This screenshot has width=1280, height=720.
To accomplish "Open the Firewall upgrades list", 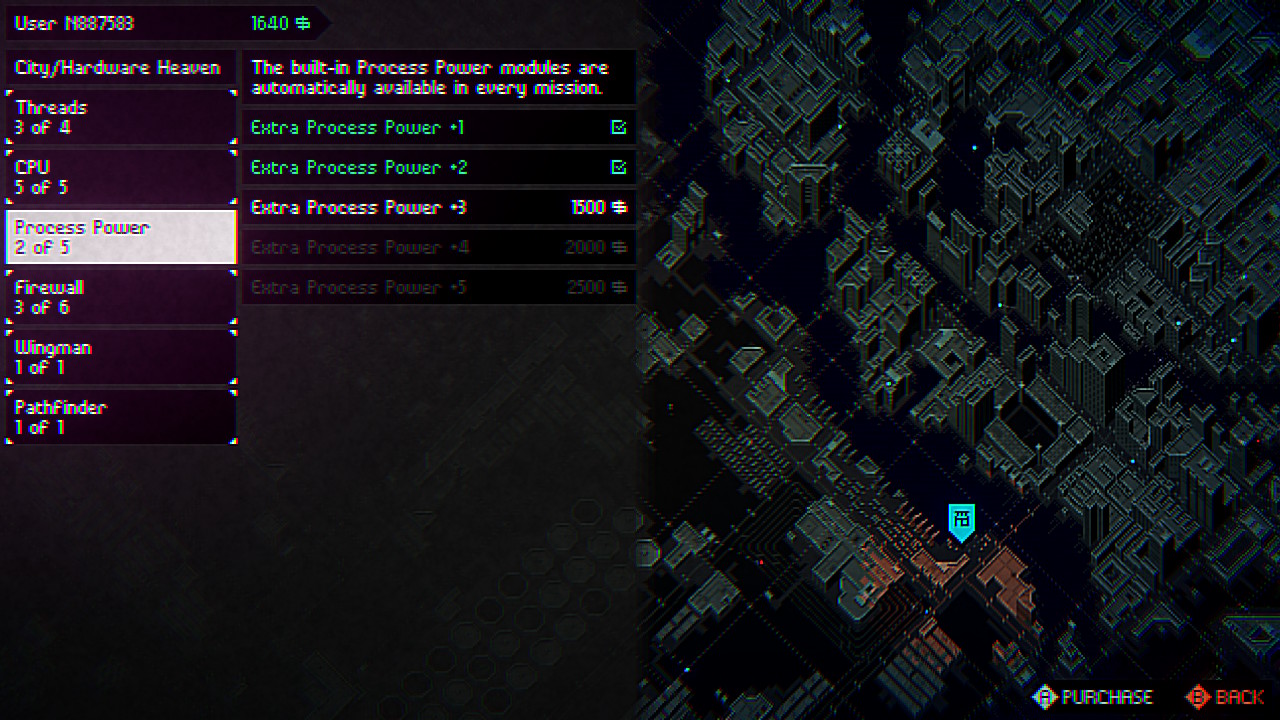I will click(x=120, y=297).
